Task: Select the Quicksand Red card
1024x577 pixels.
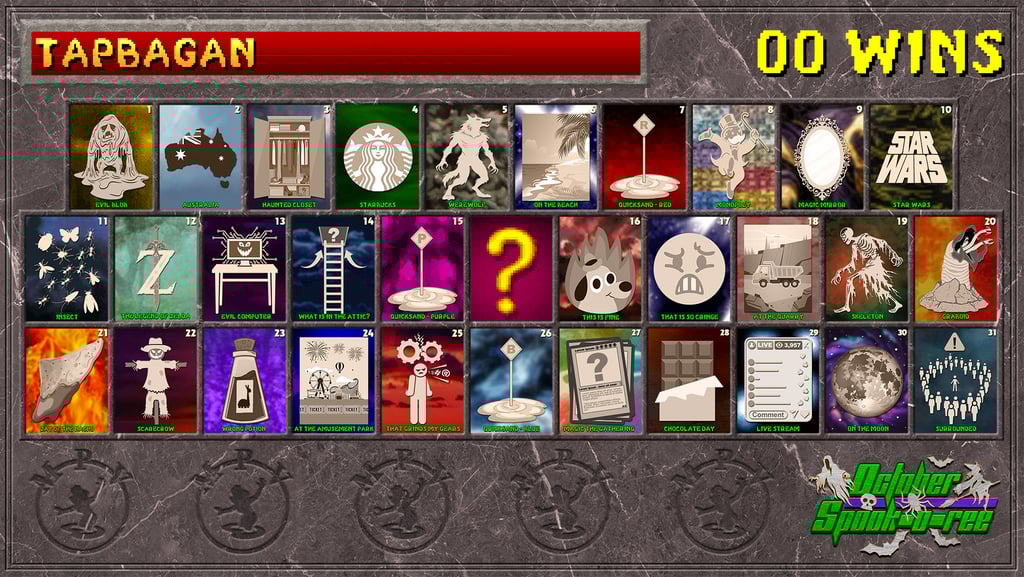Action: click(645, 156)
